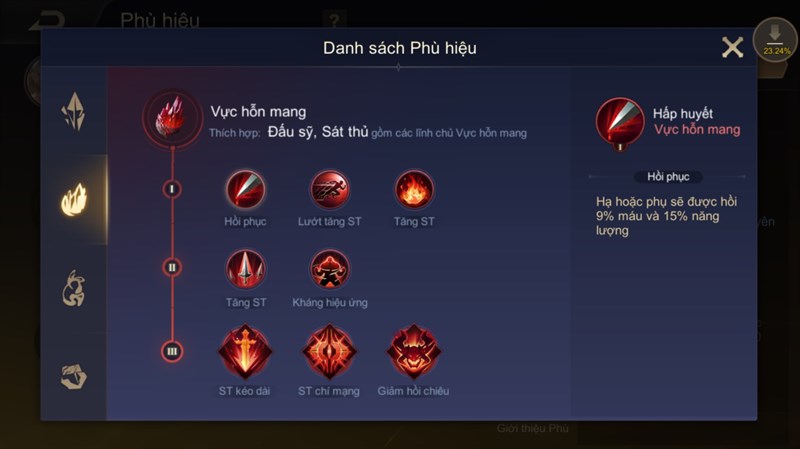
Task: Select the Hồi phục badge icon
Action: coord(245,189)
